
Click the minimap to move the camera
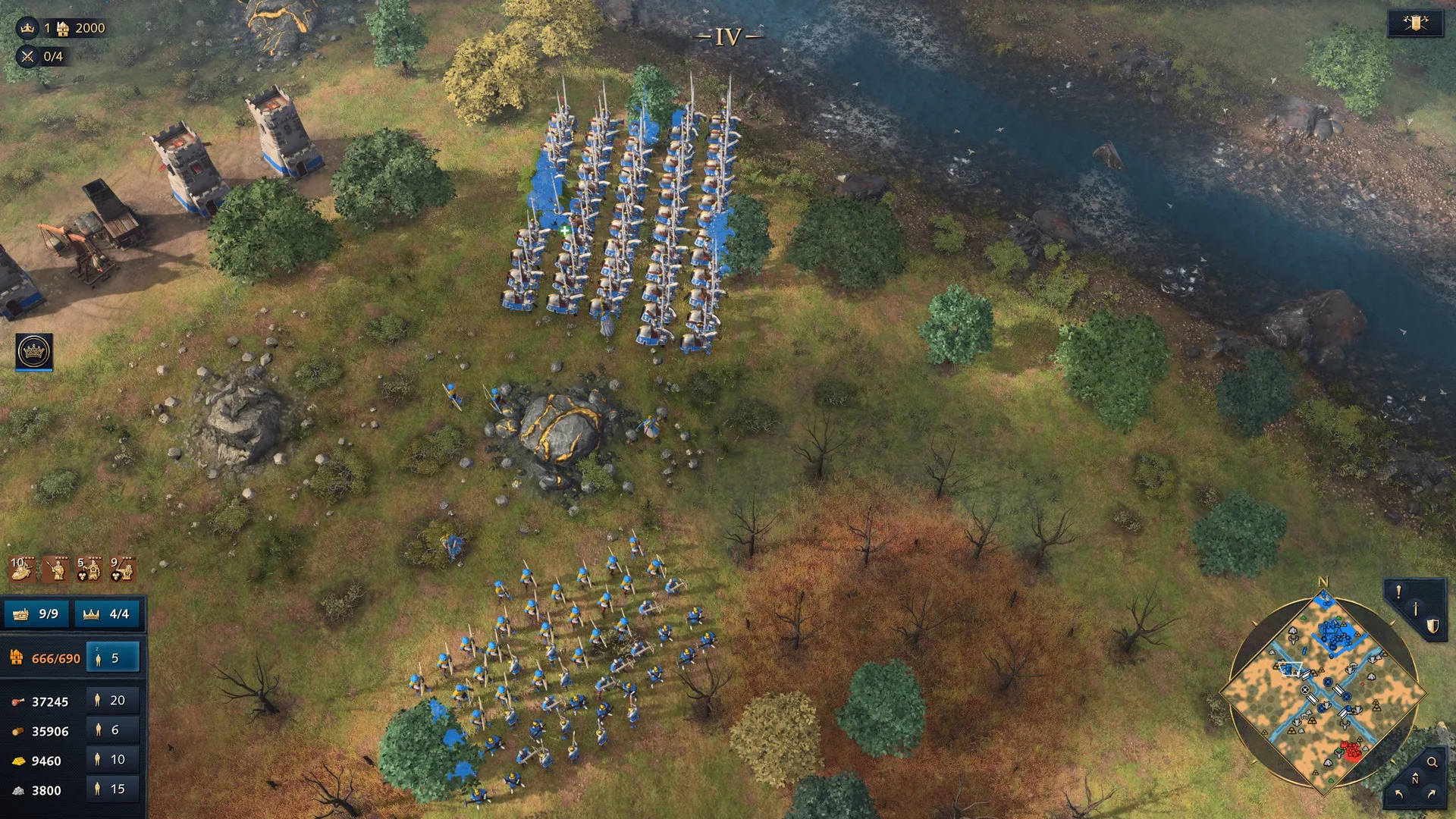[x=1323, y=694]
